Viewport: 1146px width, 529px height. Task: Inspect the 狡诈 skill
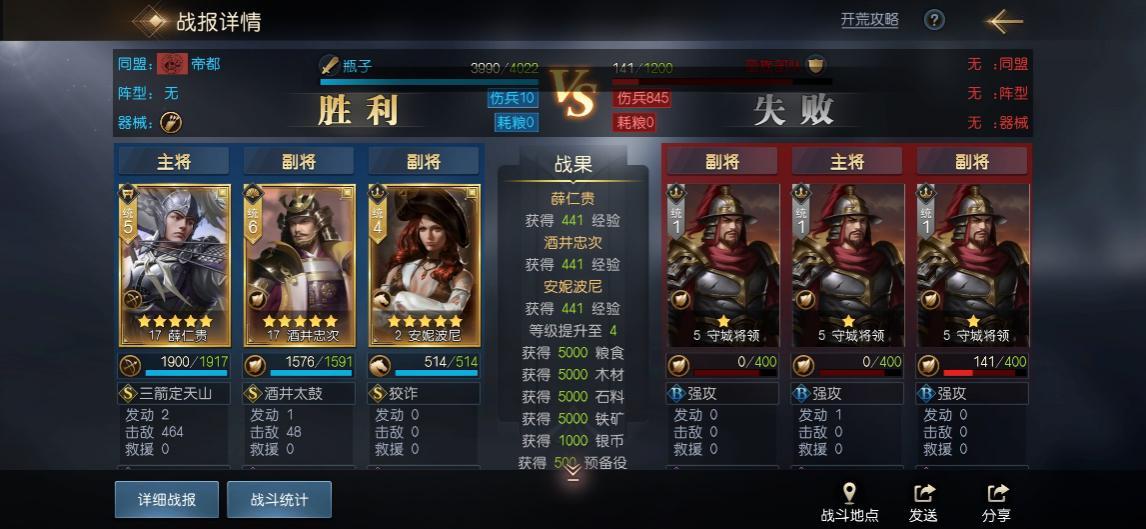[424, 394]
